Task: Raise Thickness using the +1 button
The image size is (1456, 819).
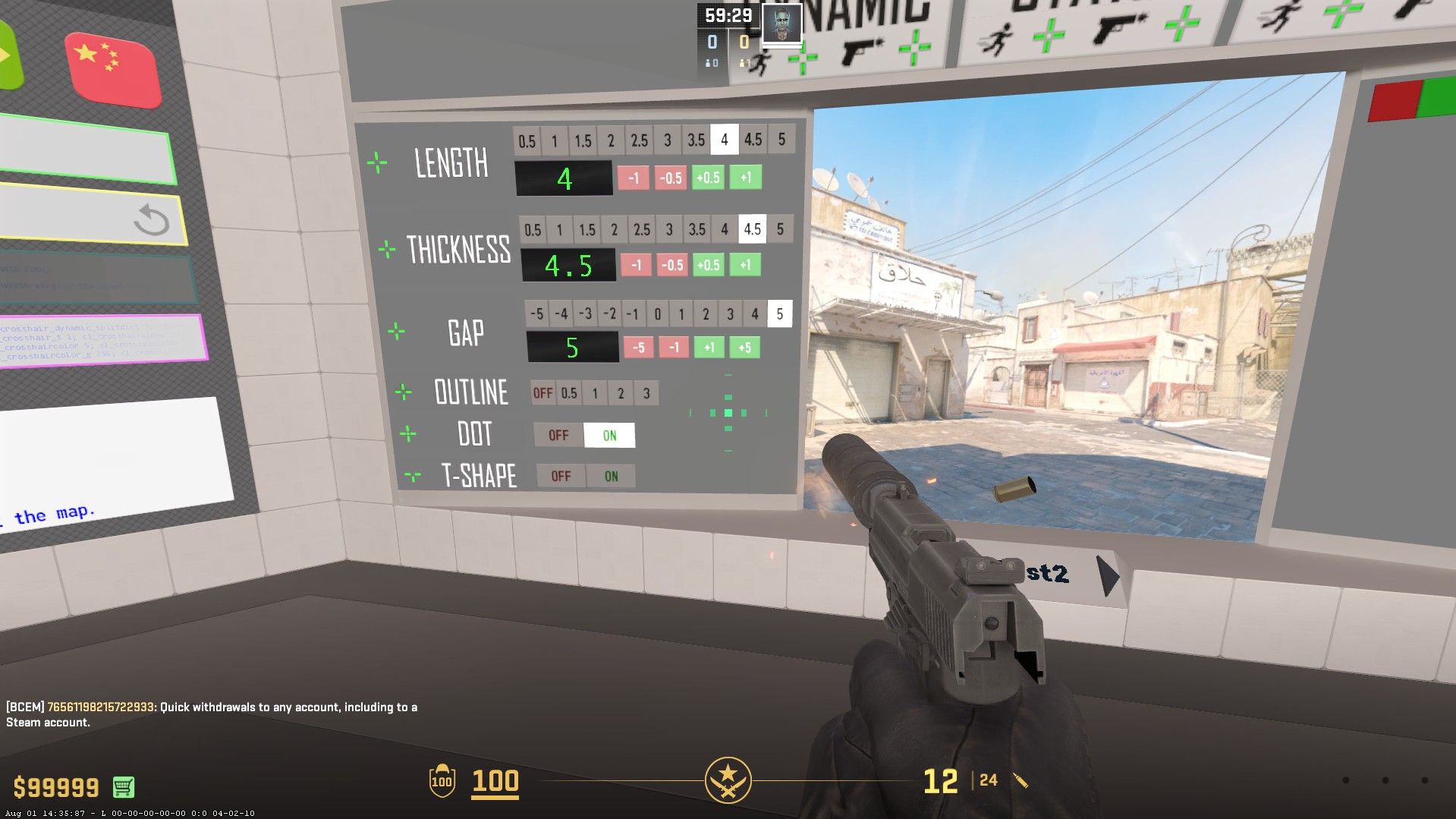Action: point(745,264)
